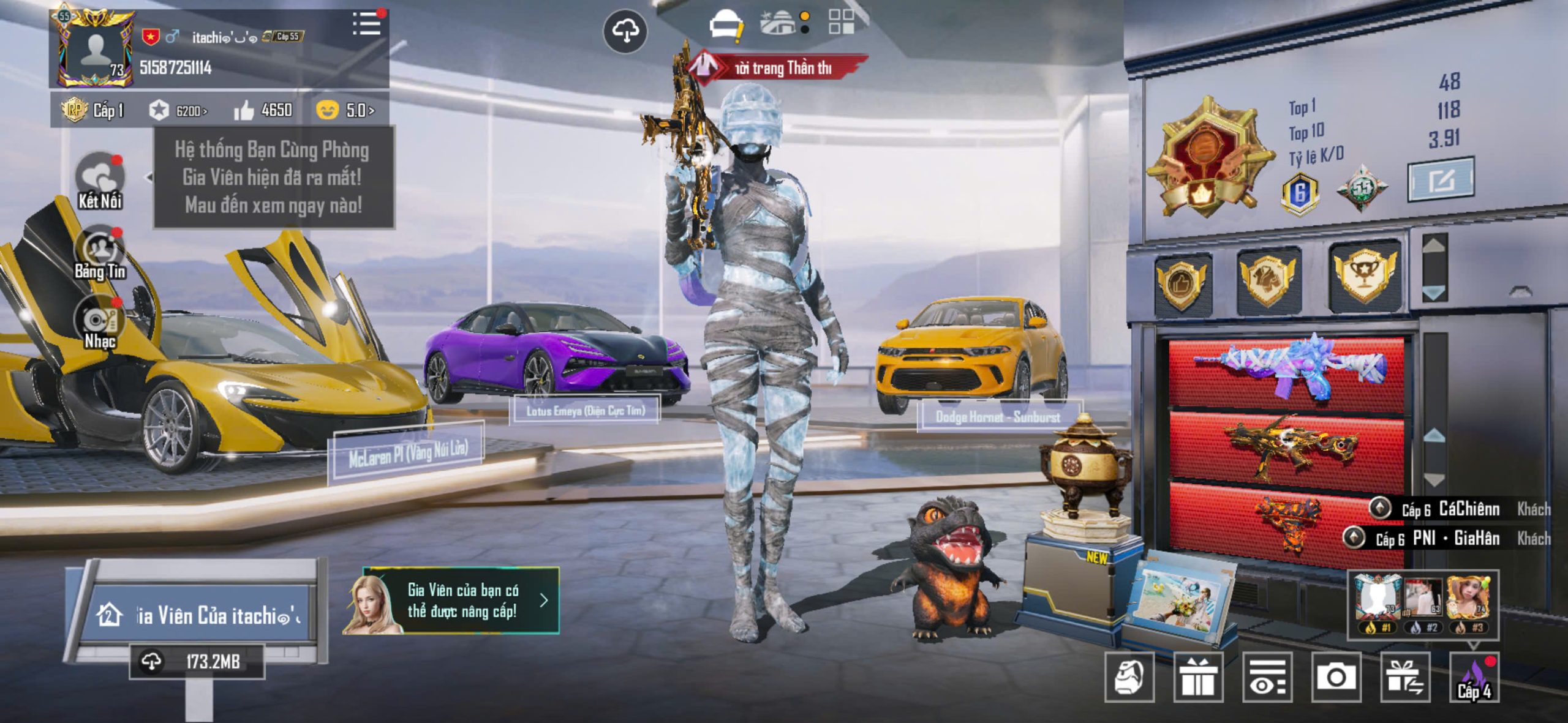Open the Cấp 4 flame level button
The width and height of the screenshot is (1568, 723).
coord(1475,677)
